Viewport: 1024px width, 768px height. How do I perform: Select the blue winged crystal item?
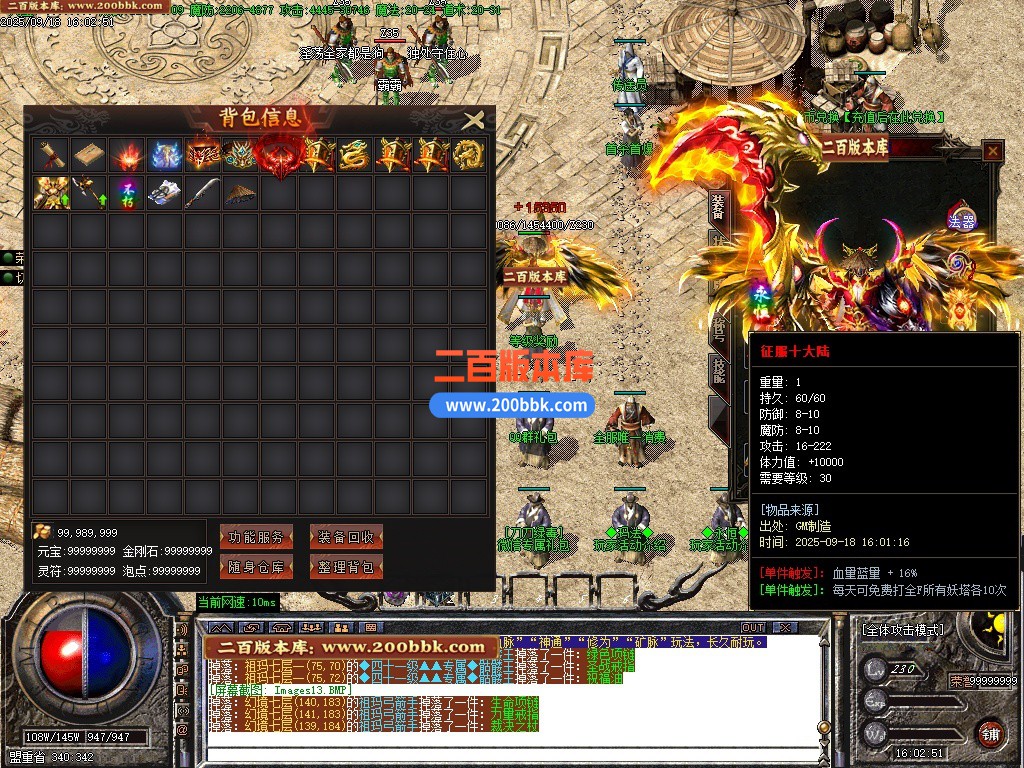tap(164, 155)
